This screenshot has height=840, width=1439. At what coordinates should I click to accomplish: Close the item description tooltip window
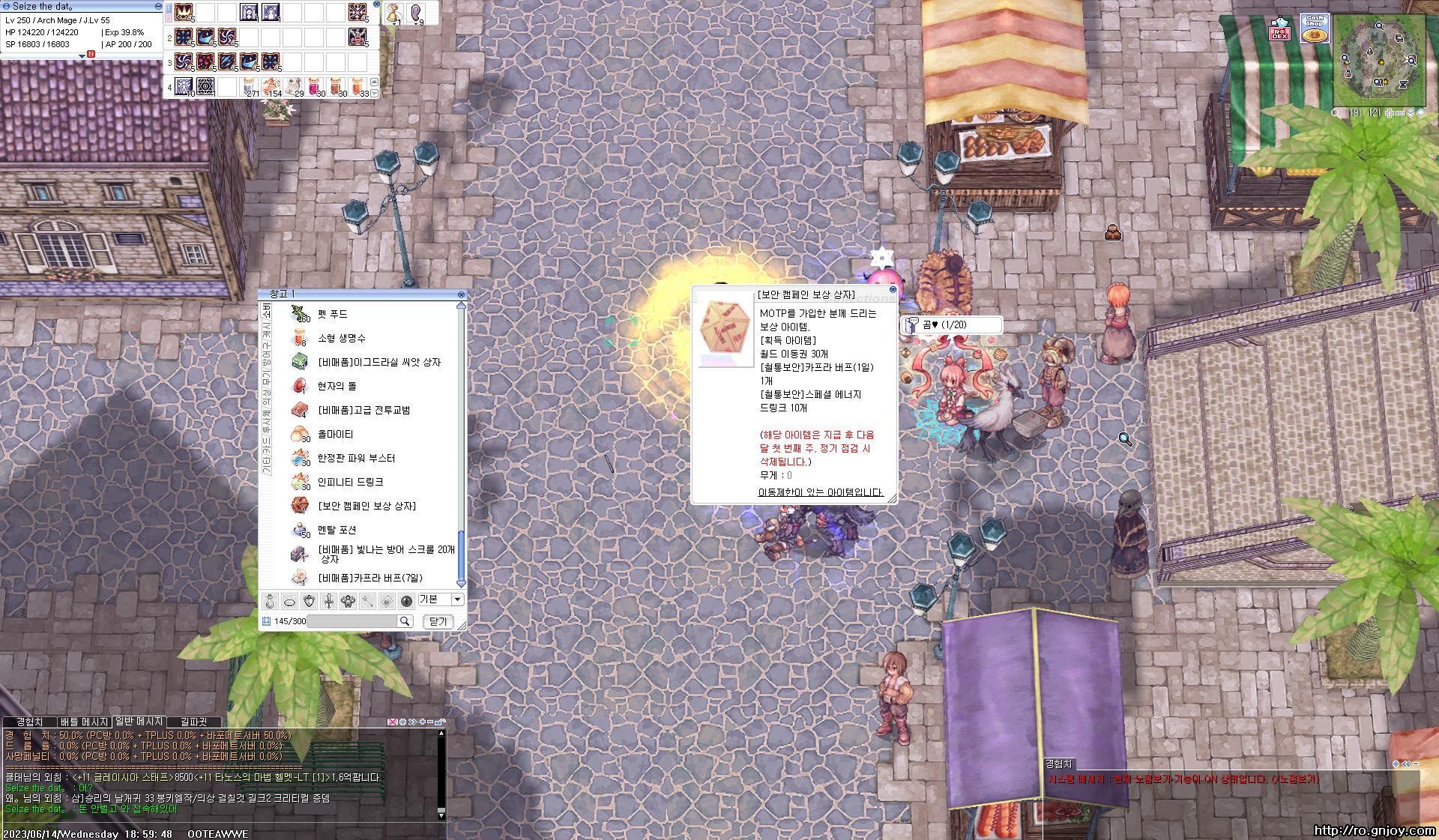[x=892, y=289]
